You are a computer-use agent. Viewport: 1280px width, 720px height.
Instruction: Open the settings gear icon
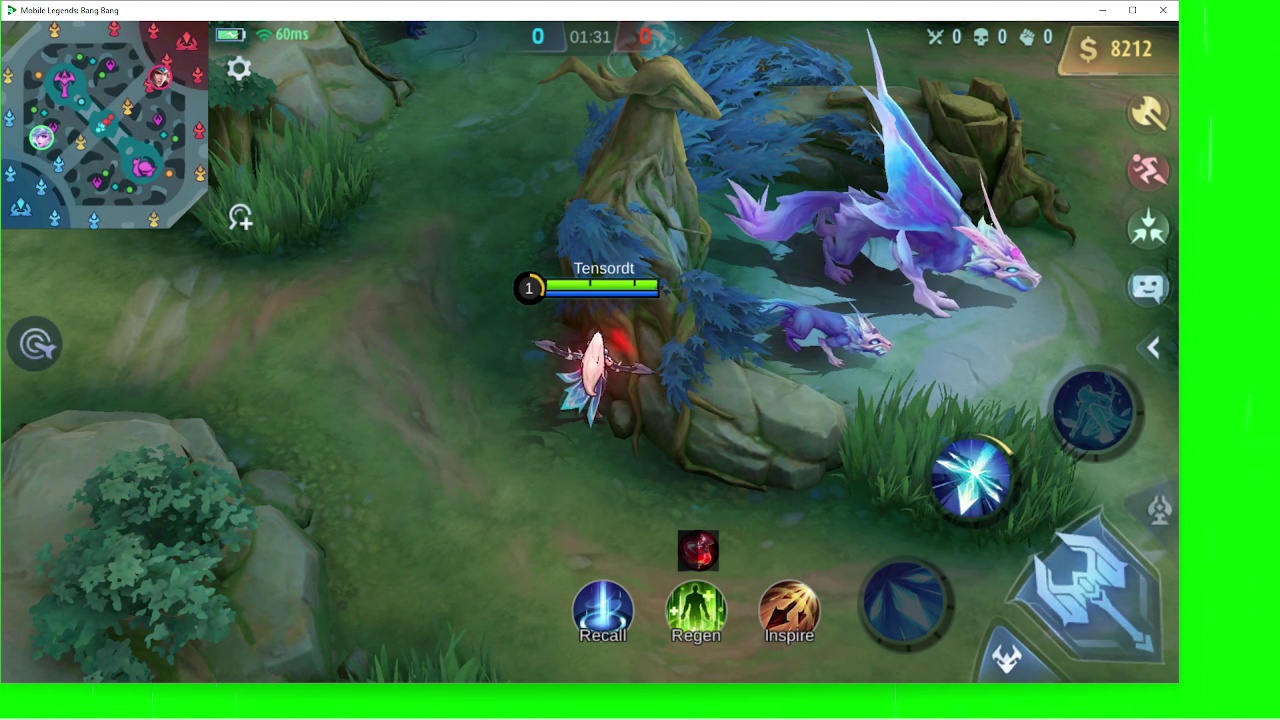tap(239, 69)
